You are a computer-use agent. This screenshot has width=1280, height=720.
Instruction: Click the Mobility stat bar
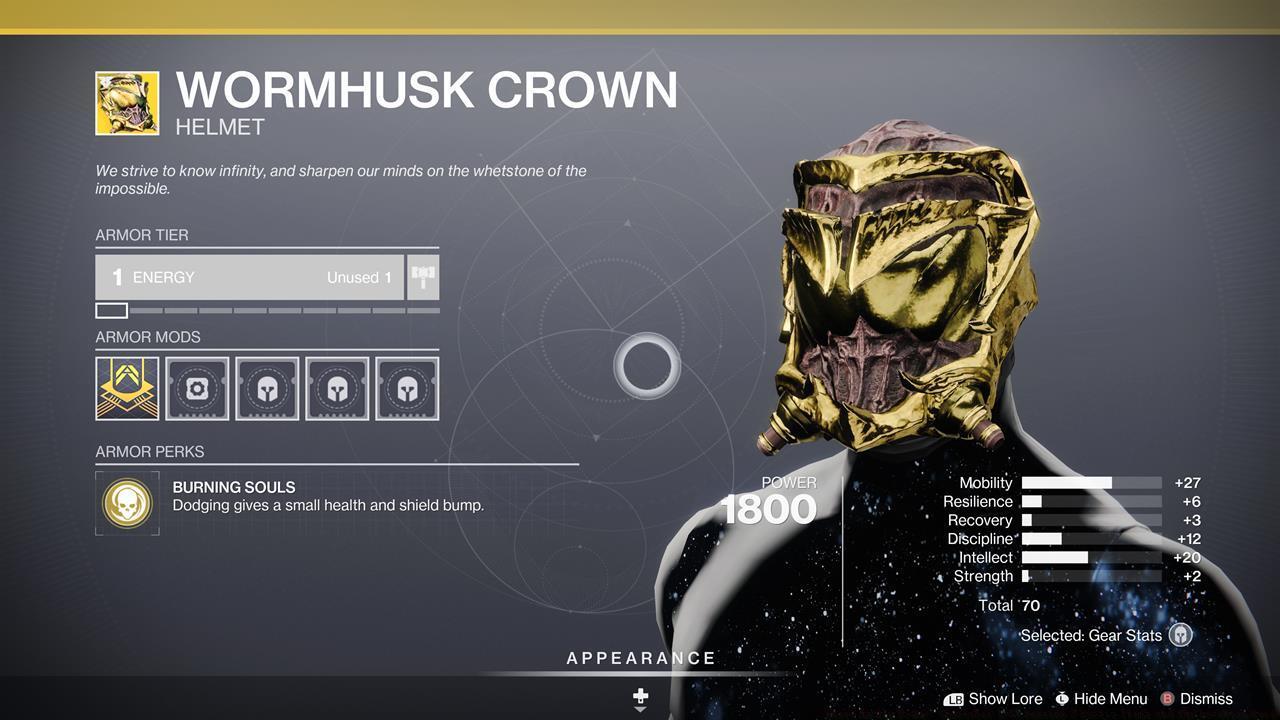[1090, 482]
